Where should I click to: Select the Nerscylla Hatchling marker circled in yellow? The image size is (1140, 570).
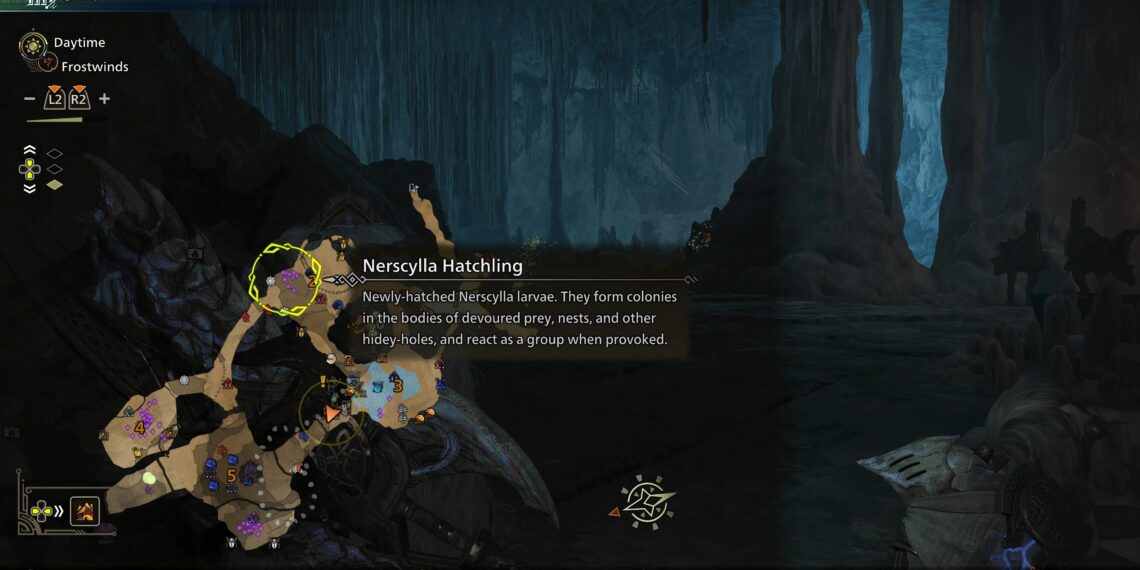click(284, 279)
